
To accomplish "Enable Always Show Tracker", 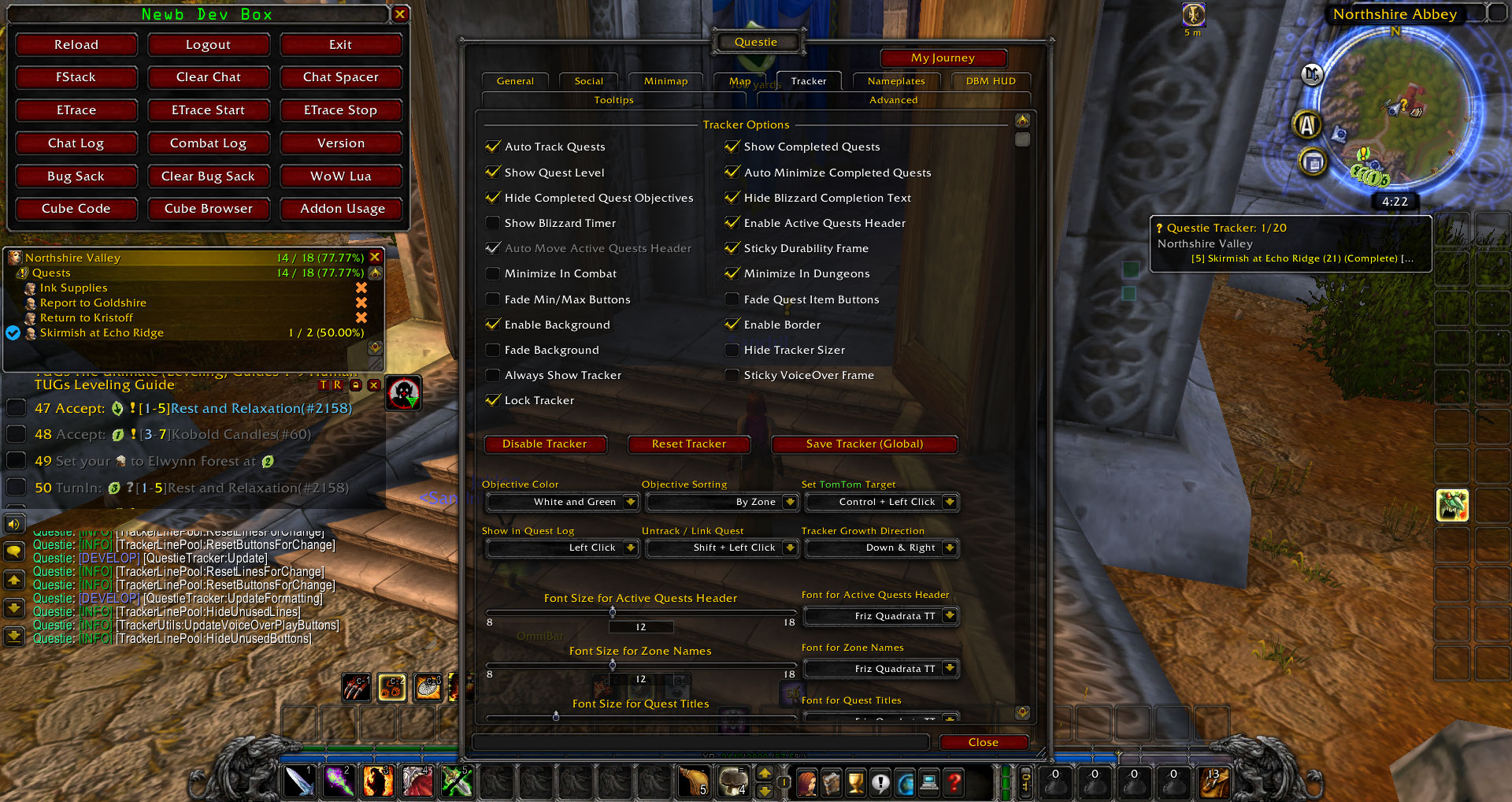I will coord(493,375).
